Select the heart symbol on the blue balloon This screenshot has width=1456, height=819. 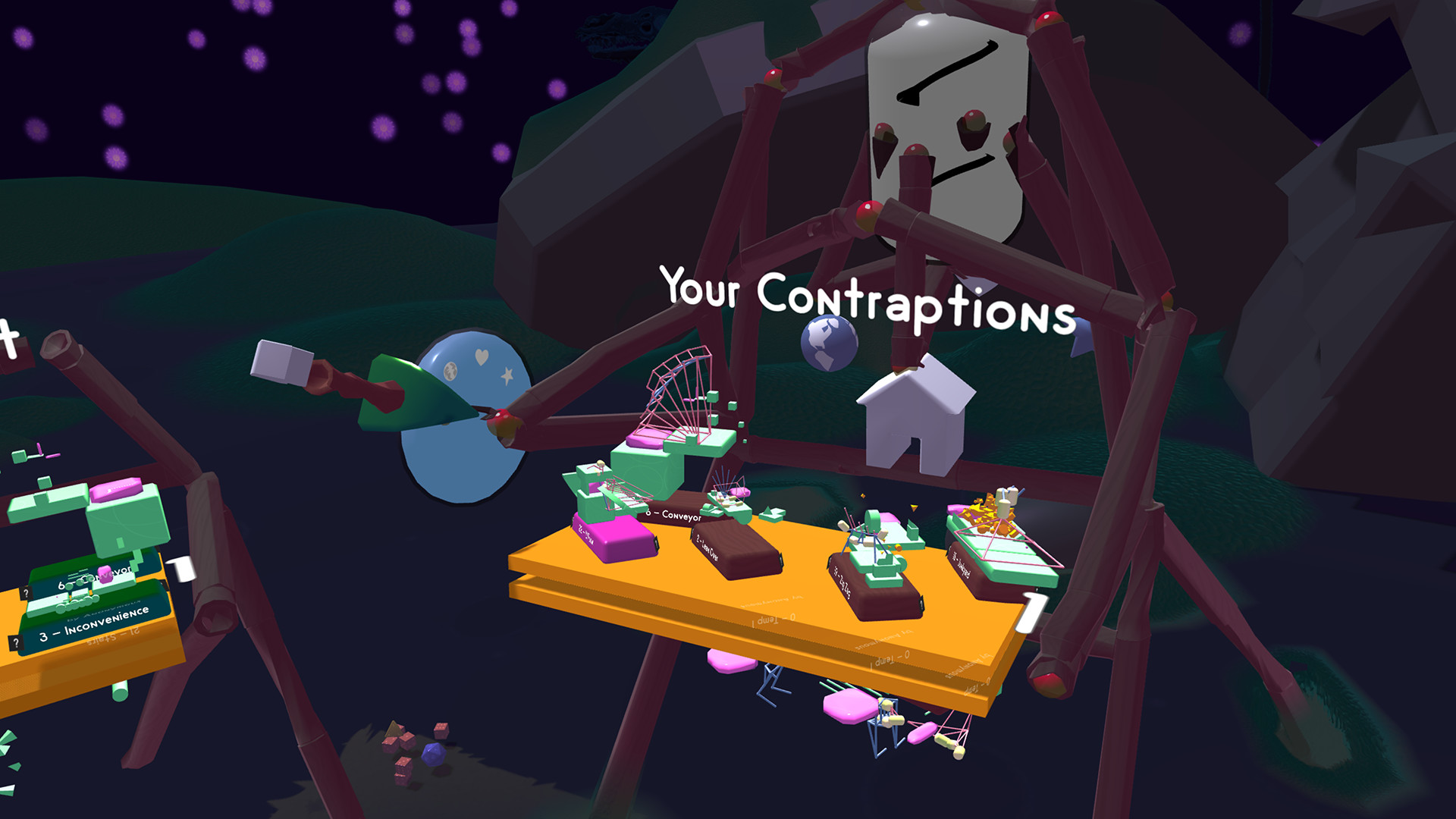[x=481, y=356]
